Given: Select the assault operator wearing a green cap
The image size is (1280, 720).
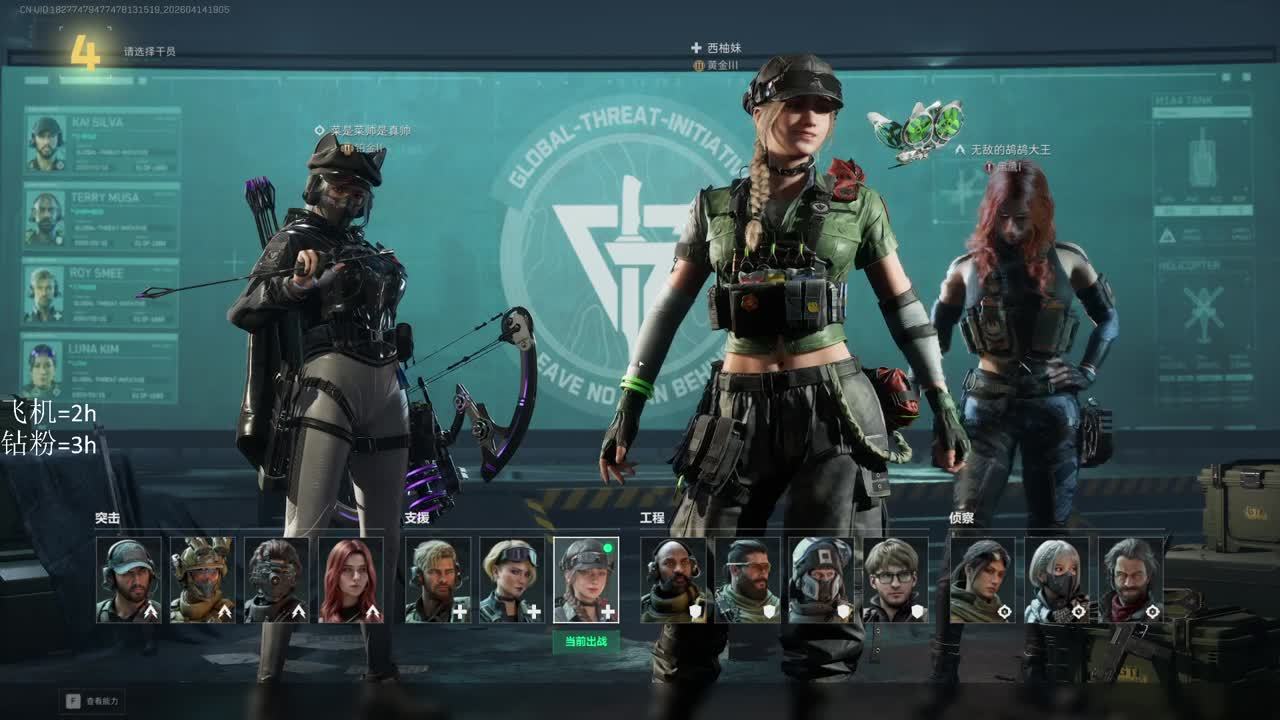Looking at the screenshot, I should coord(129,580).
